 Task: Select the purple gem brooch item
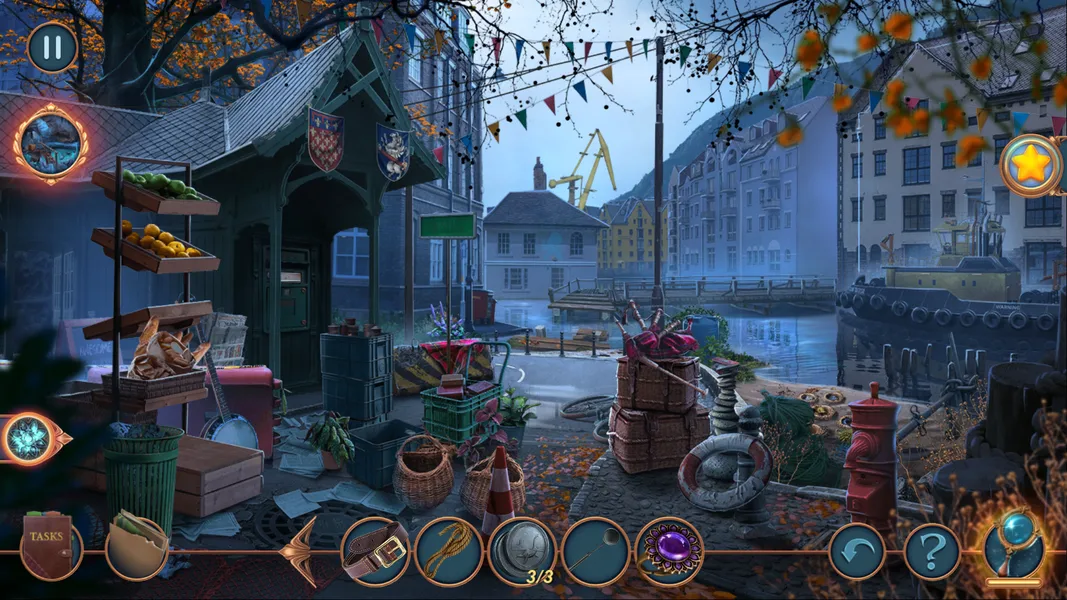click(x=669, y=551)
